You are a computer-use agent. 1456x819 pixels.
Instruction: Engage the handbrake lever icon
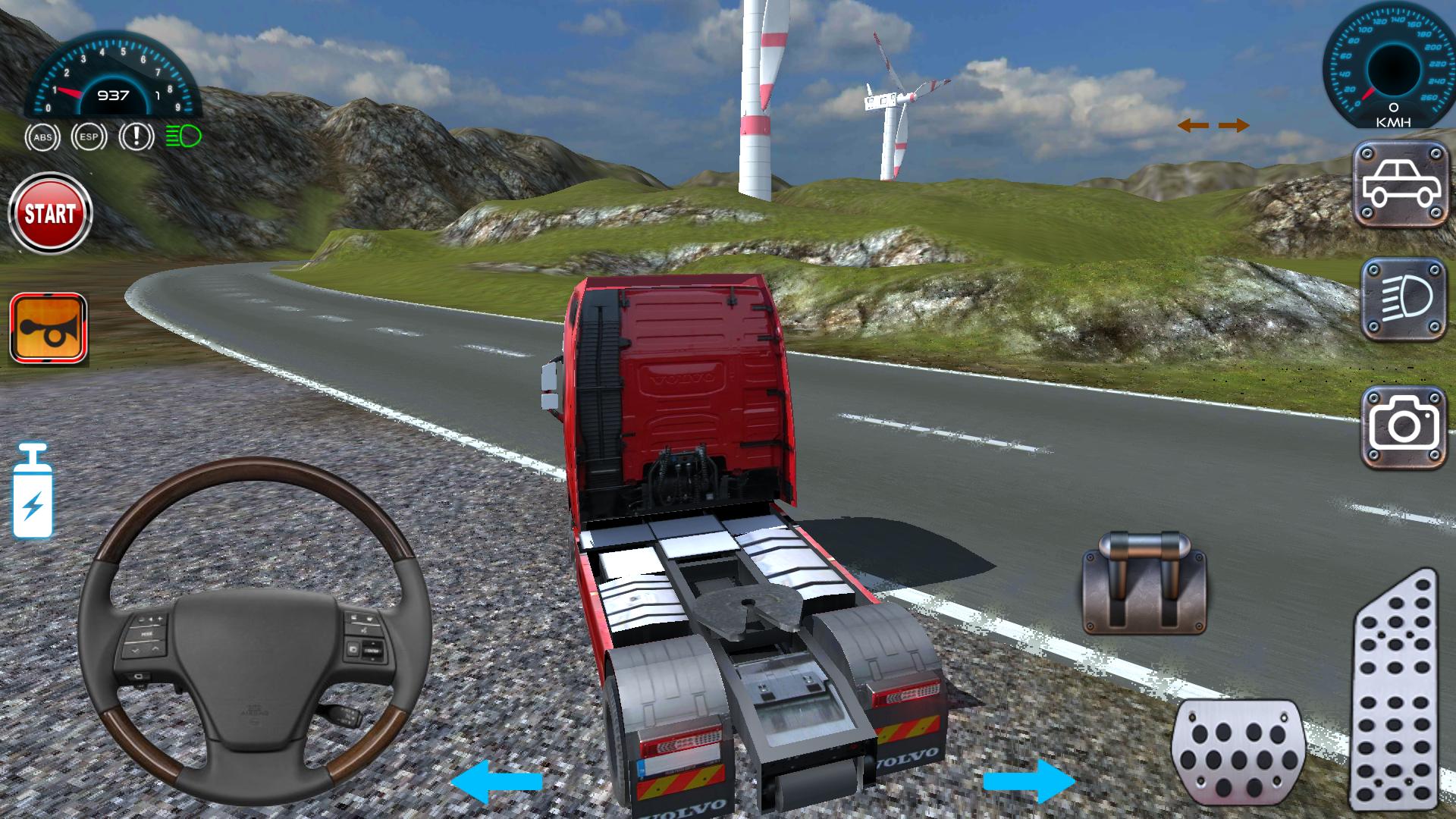tap(1145, 580)
